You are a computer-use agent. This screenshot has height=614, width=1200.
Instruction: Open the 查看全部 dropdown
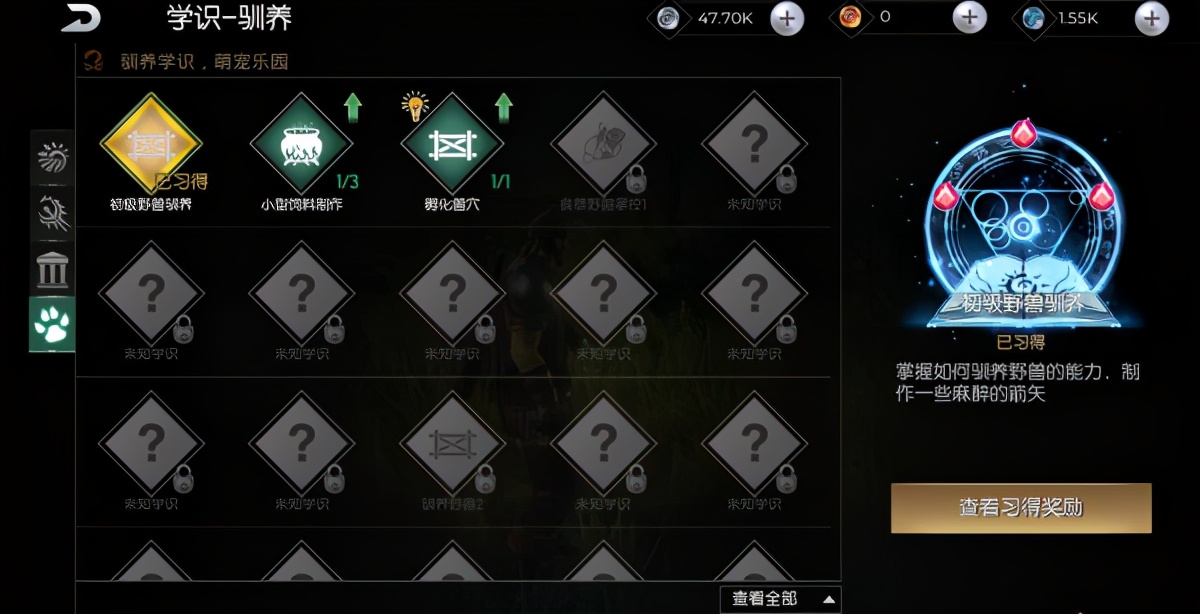click(780, 599)
